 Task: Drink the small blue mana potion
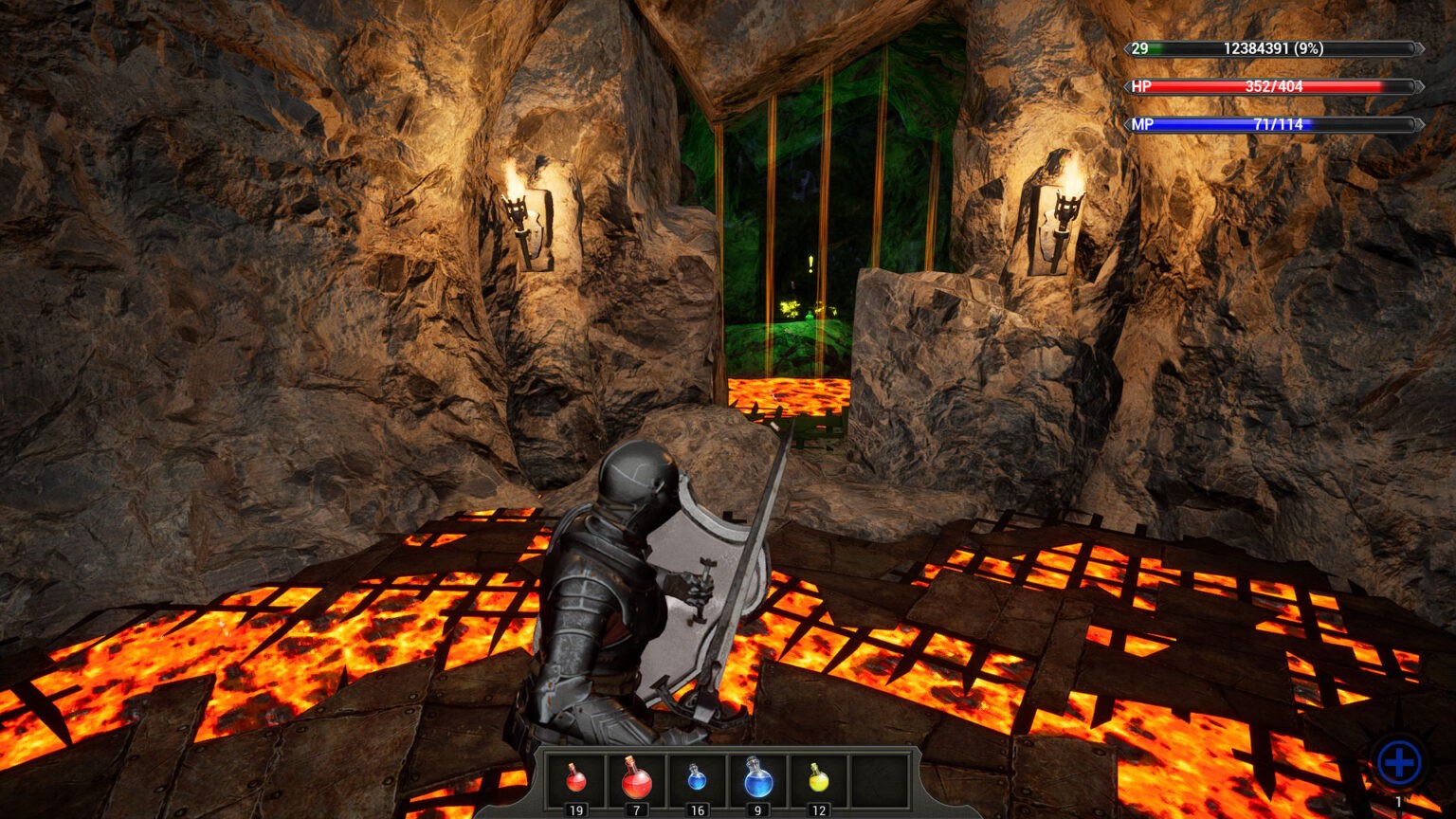(x=697, y=779)
